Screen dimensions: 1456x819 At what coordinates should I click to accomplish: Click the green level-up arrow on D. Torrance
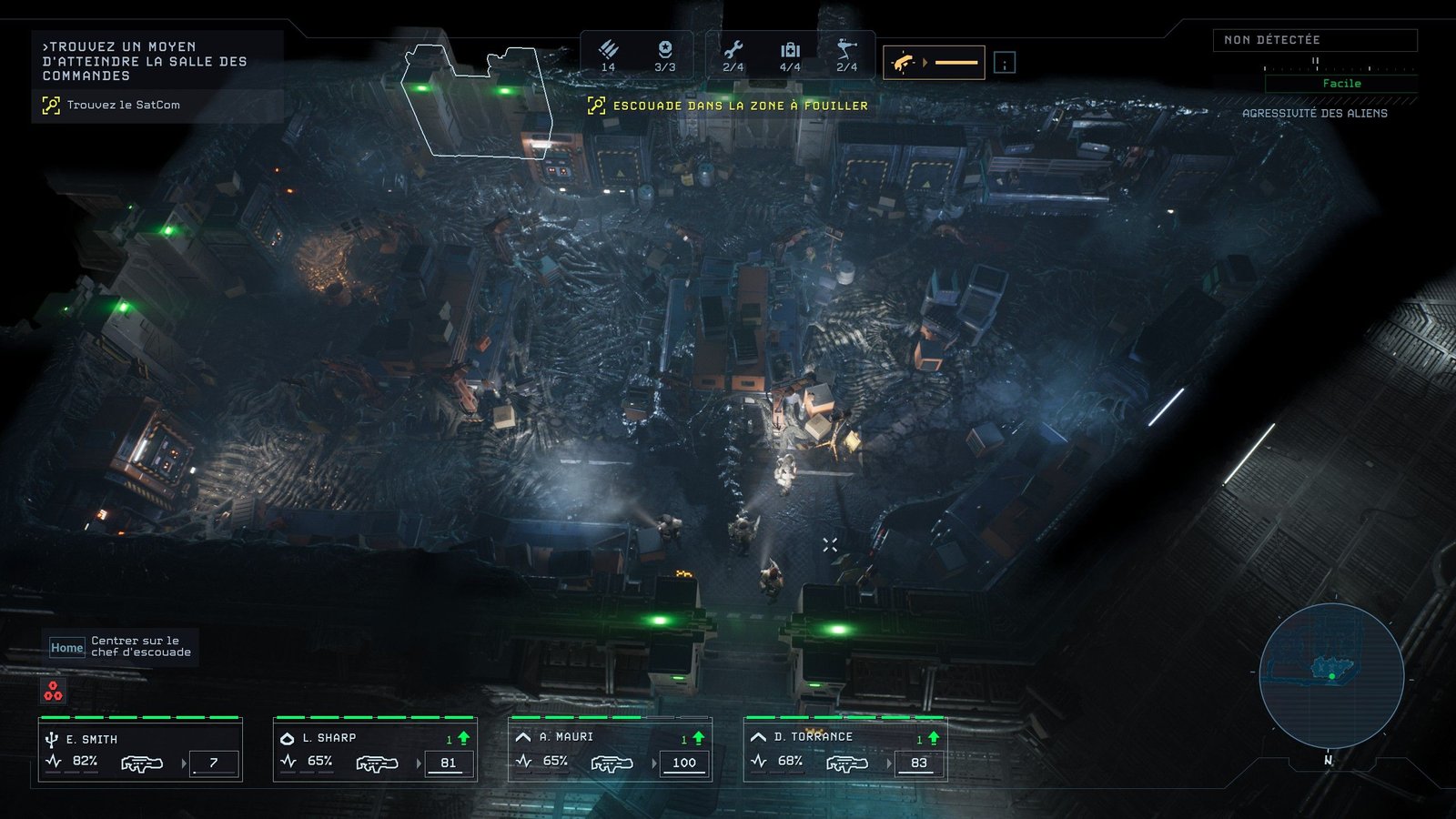point(933,738)
